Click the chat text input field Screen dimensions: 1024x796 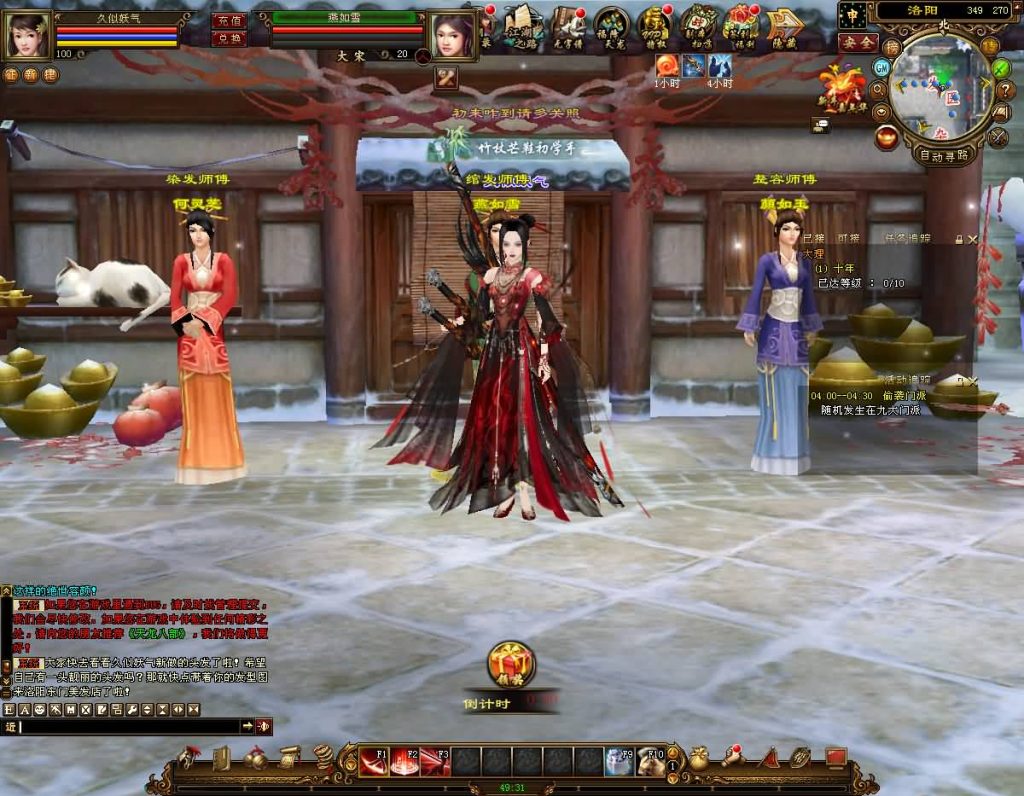point(130,726)
